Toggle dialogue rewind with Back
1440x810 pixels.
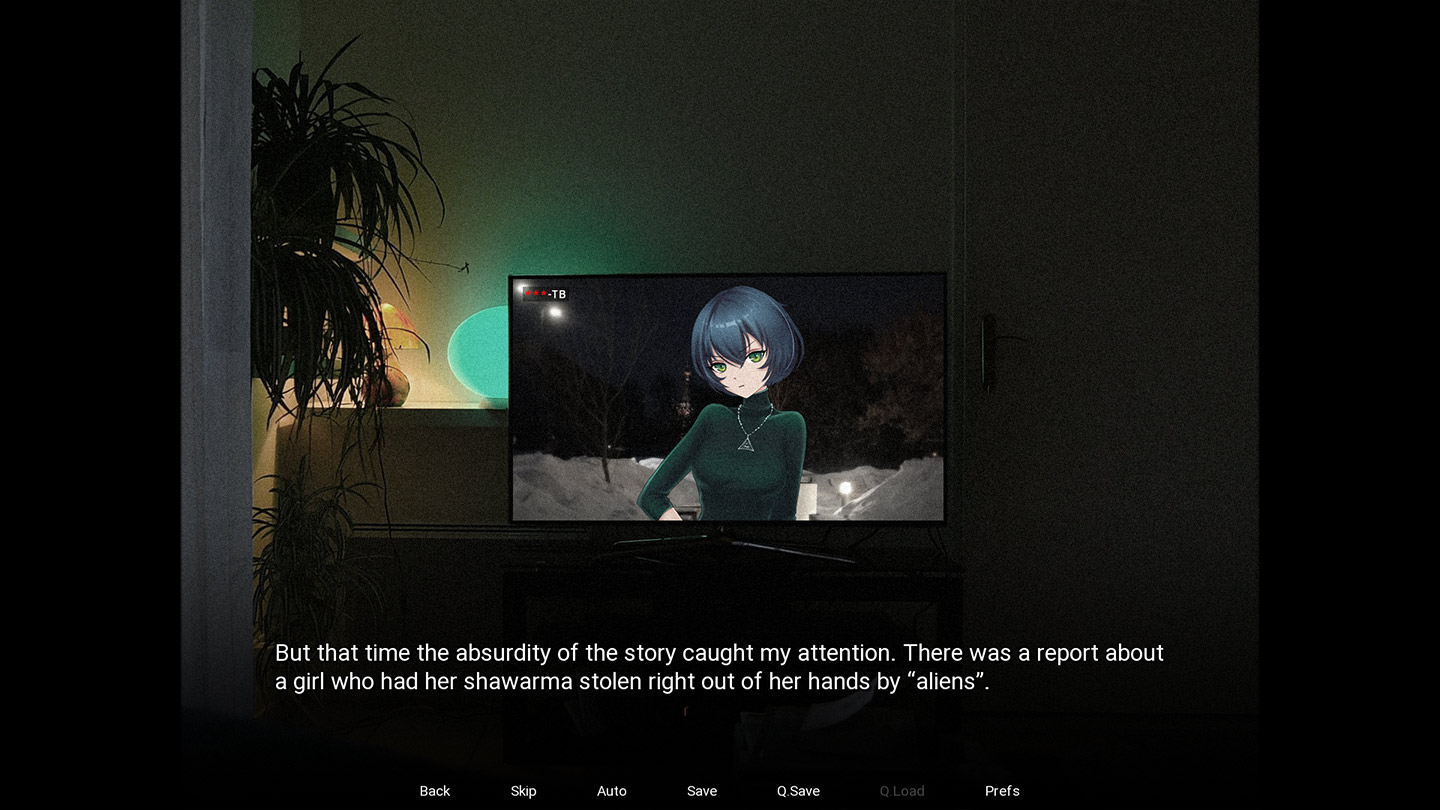[434, 791]
